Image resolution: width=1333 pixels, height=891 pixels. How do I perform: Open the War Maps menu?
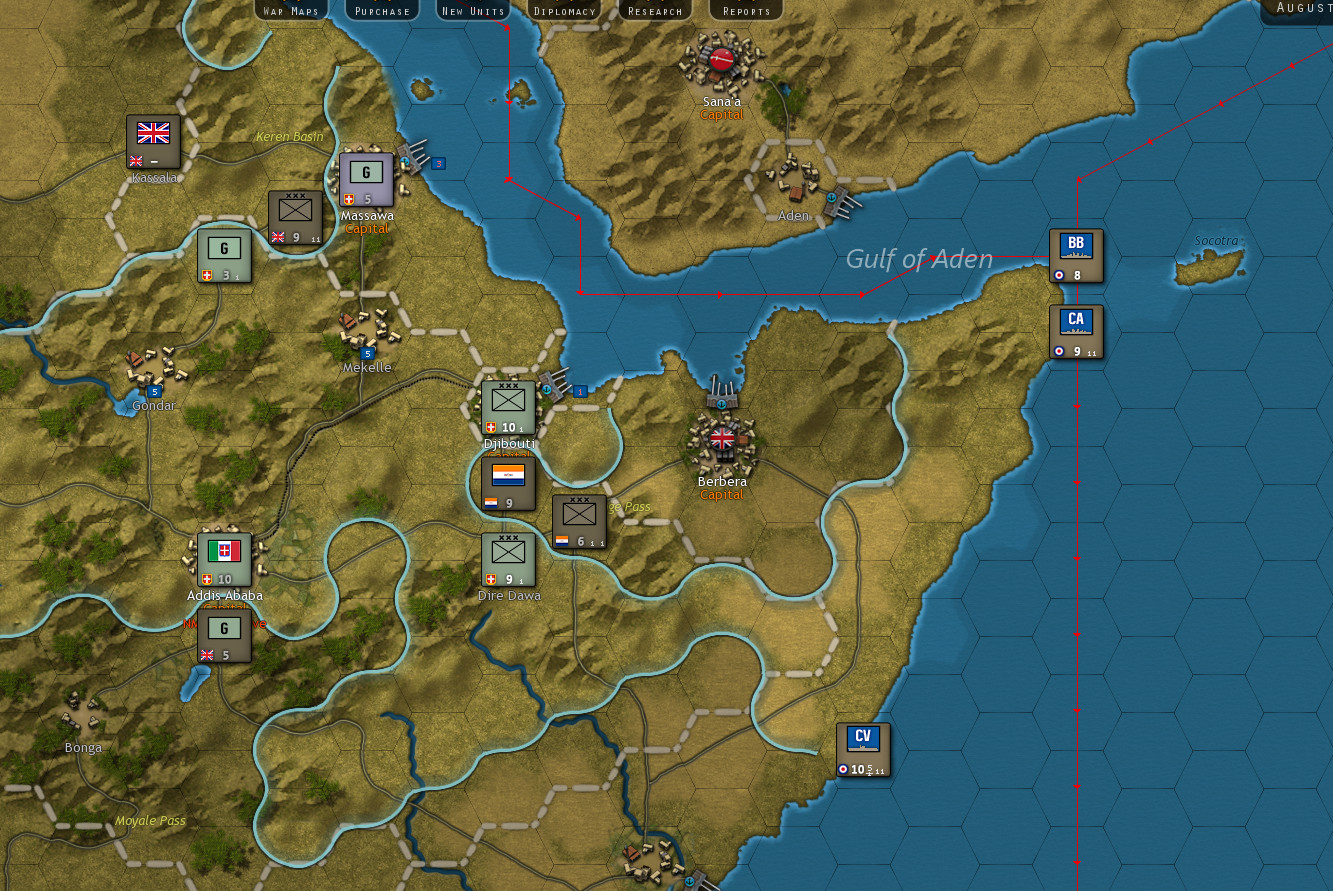[x=289, y=10]
